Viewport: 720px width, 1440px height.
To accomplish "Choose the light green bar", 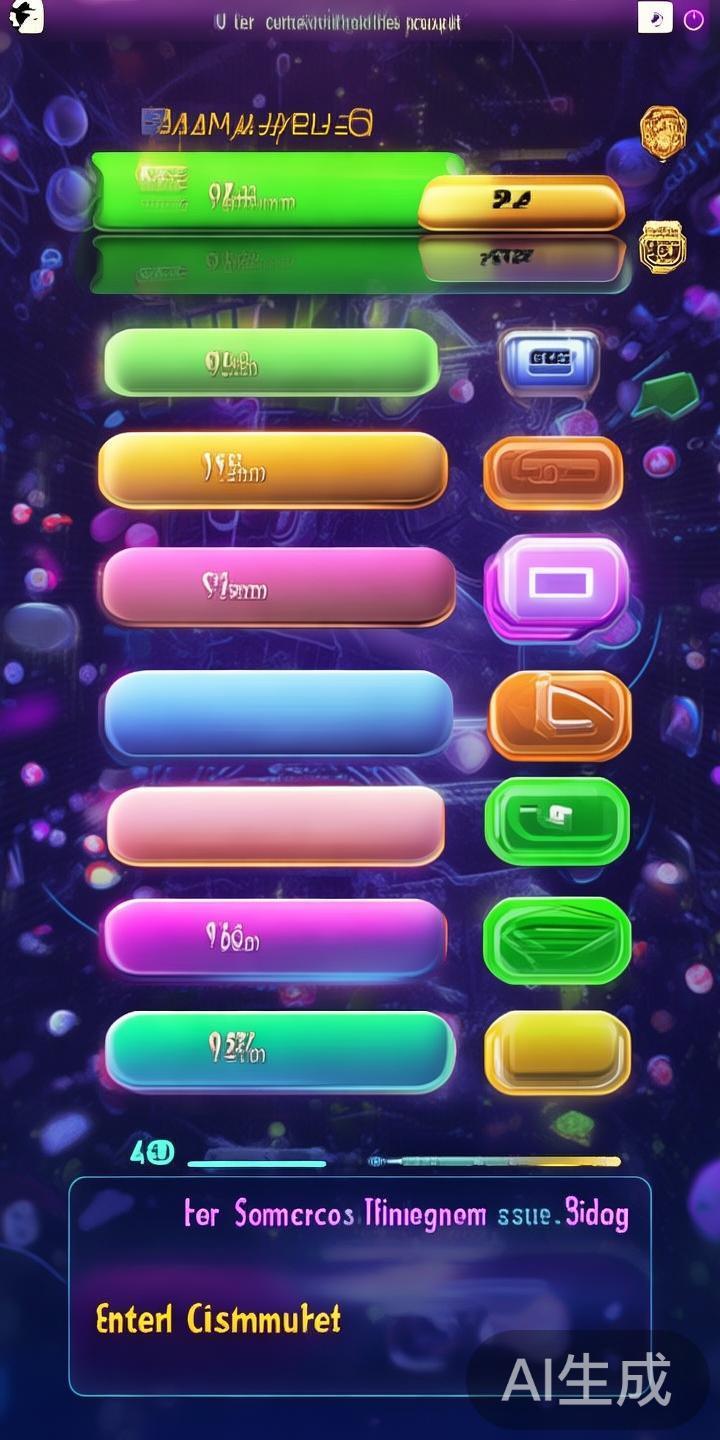I will coord(271,361).
